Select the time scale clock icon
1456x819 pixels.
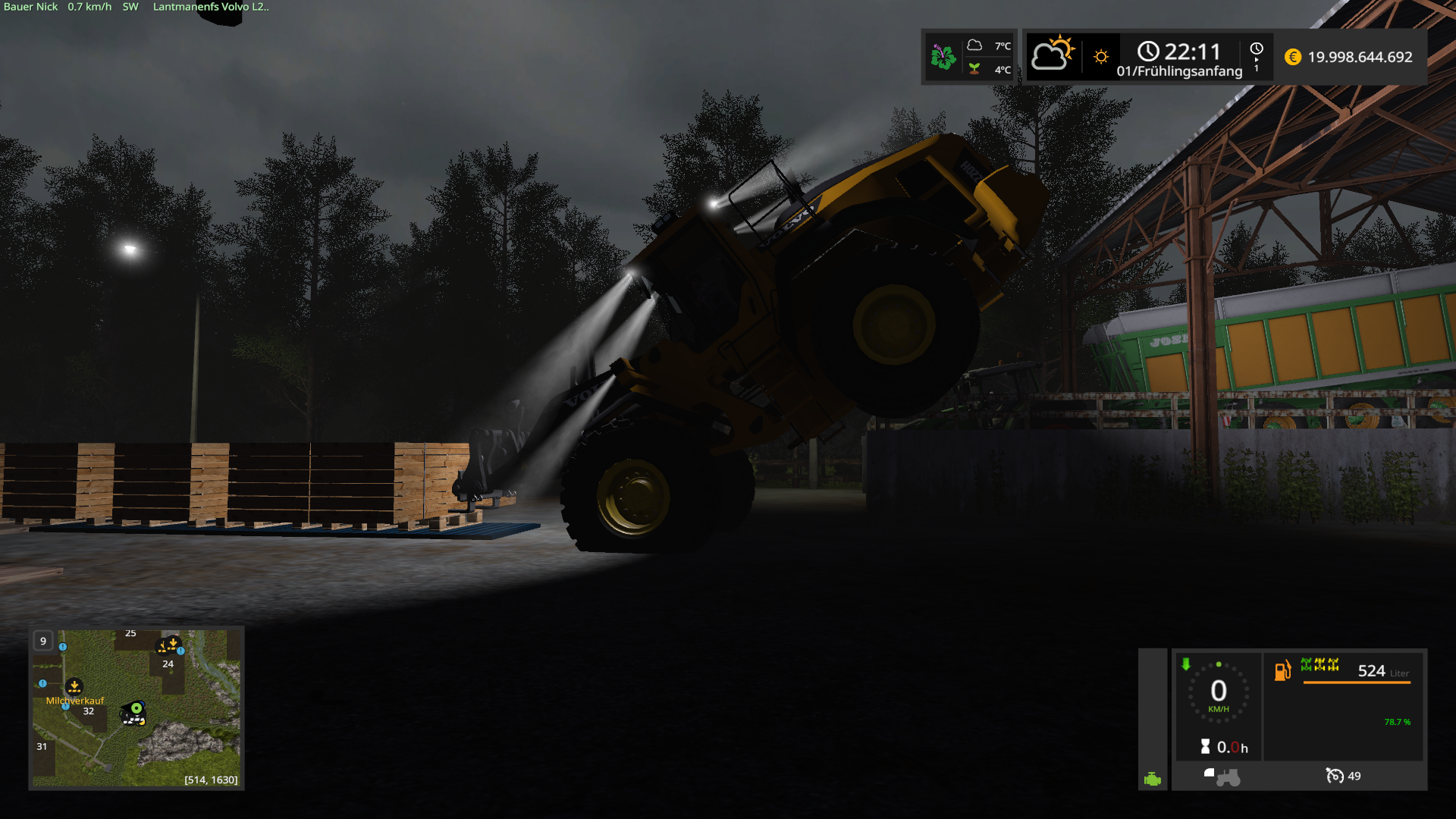coord(1257,49)
